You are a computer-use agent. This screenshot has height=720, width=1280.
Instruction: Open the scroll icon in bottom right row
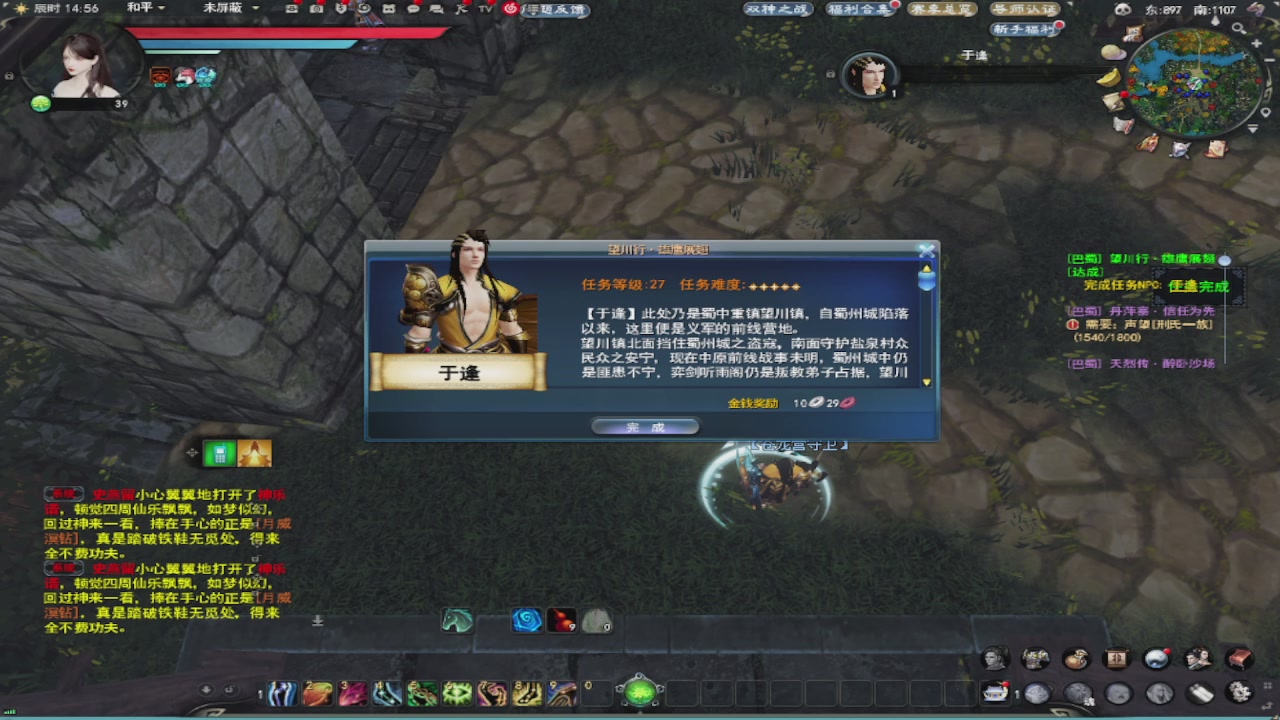(x=1199, y=692)
